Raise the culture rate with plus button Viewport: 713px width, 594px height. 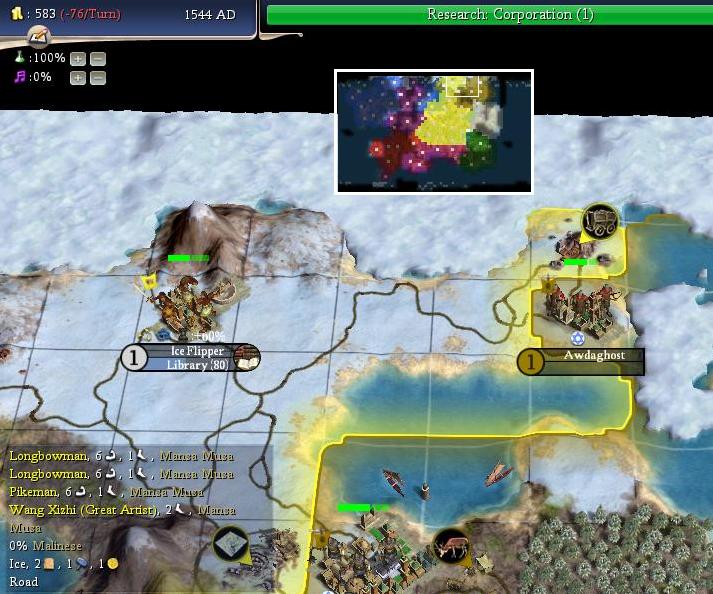[78, 77]
